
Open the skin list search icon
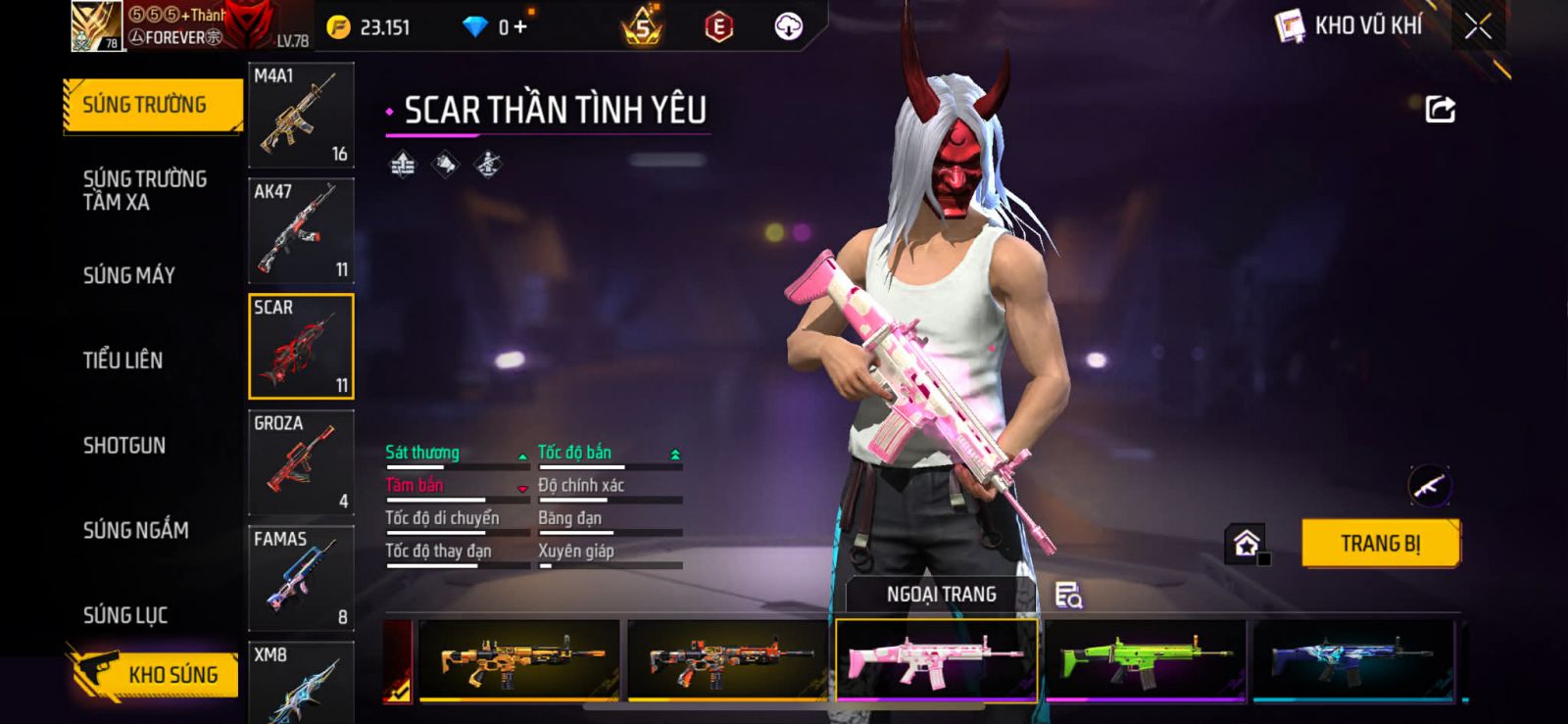point(1068,595)
